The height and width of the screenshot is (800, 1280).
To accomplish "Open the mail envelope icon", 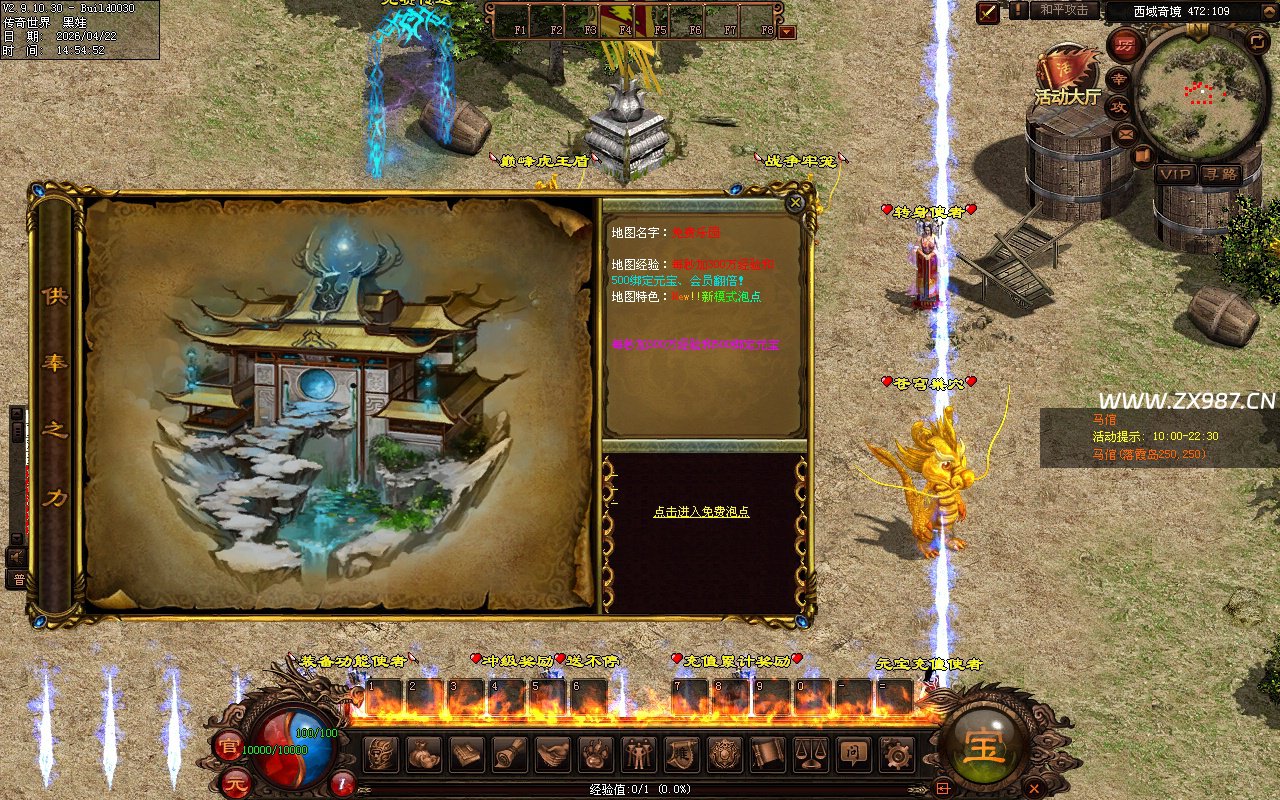I will tap(1127, 133).
